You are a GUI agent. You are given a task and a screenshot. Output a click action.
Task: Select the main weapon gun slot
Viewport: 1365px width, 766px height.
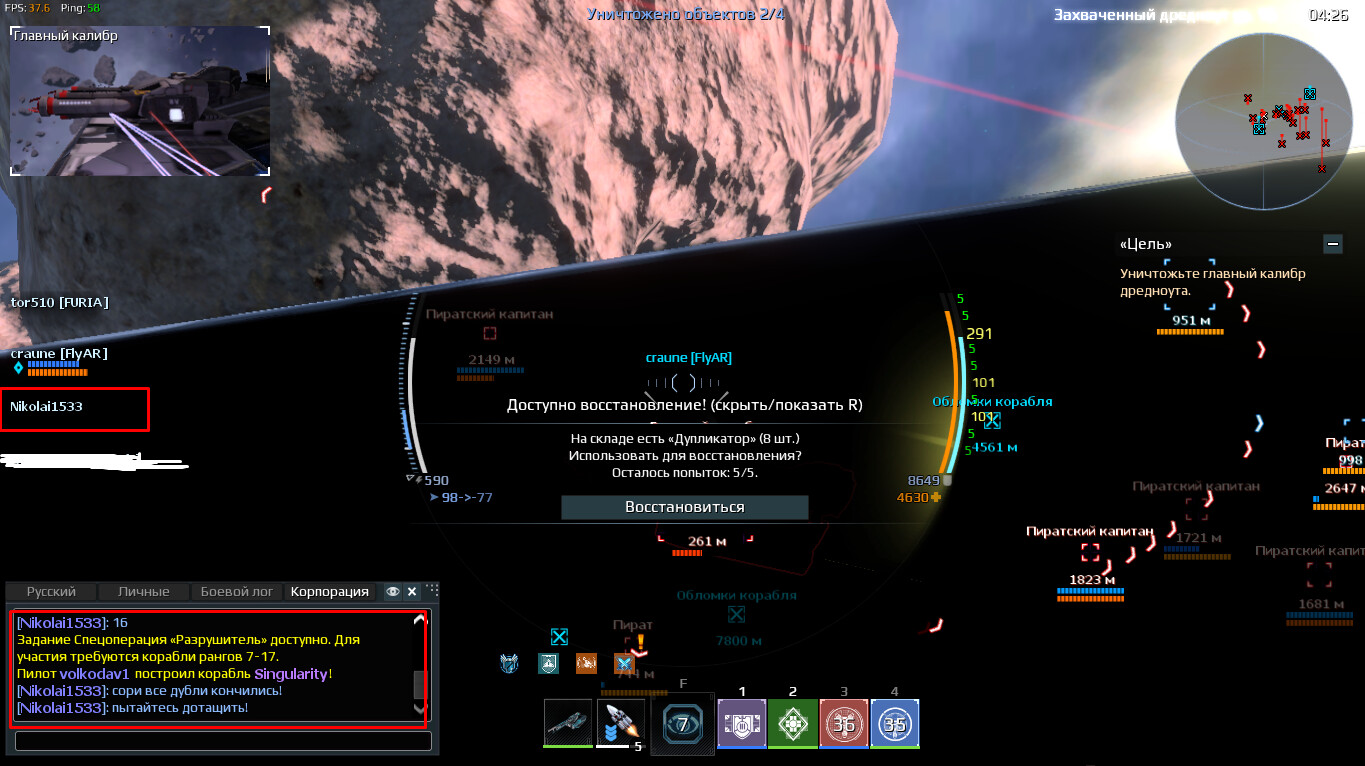coord(568,722)
